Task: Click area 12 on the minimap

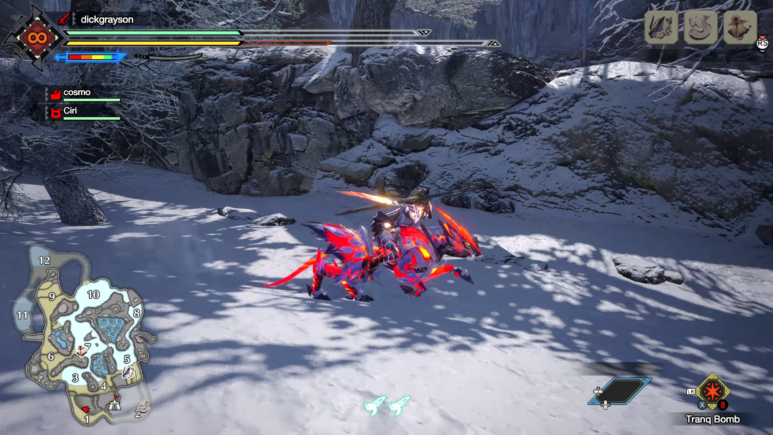Action: tap(44, 260)
